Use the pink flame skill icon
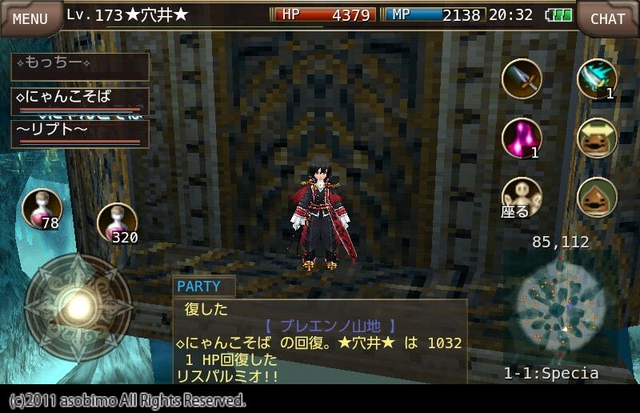 pyautogui.click(x=521, y=137)
